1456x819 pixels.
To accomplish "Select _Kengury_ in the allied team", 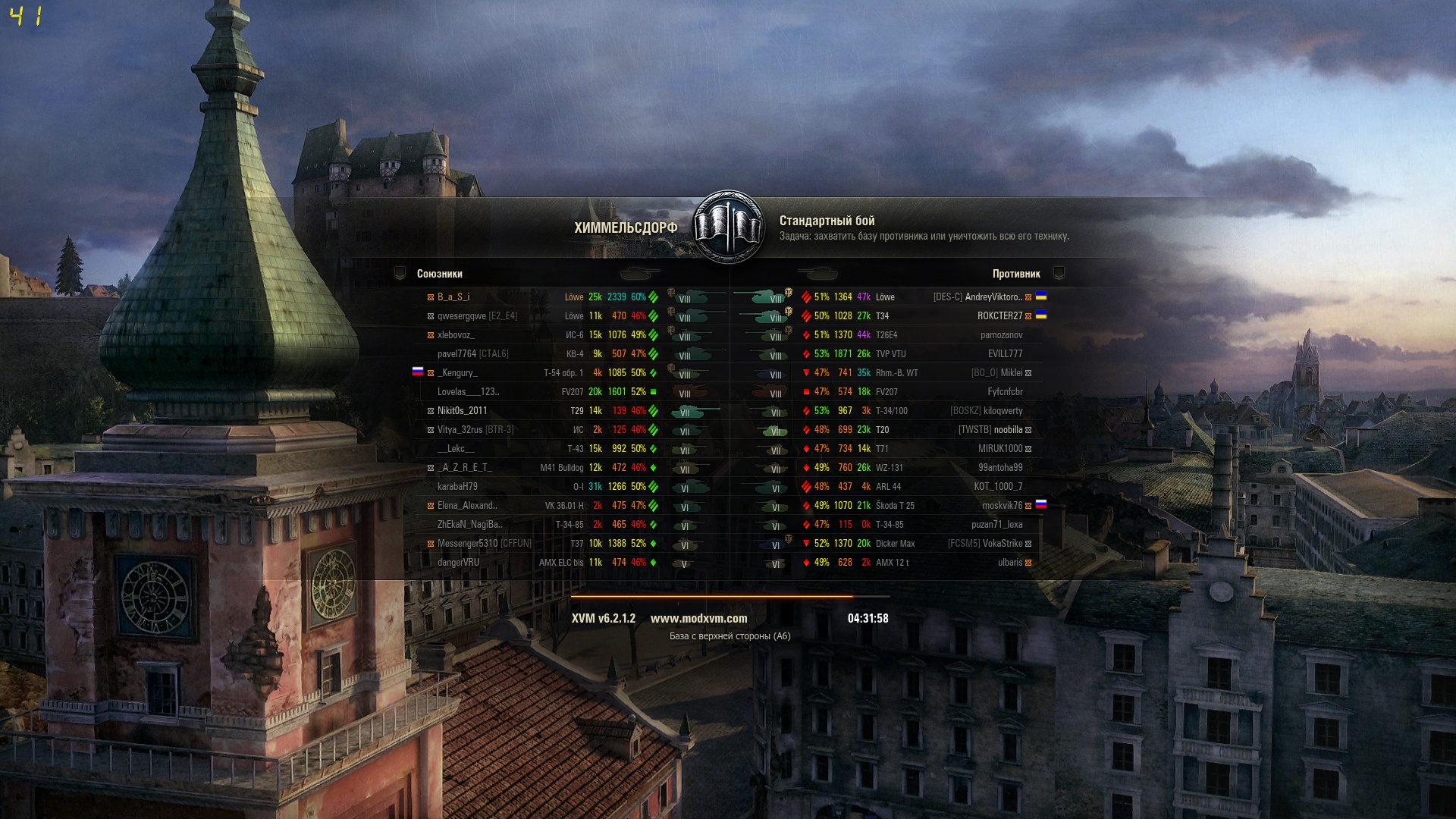I will [457, 373].
